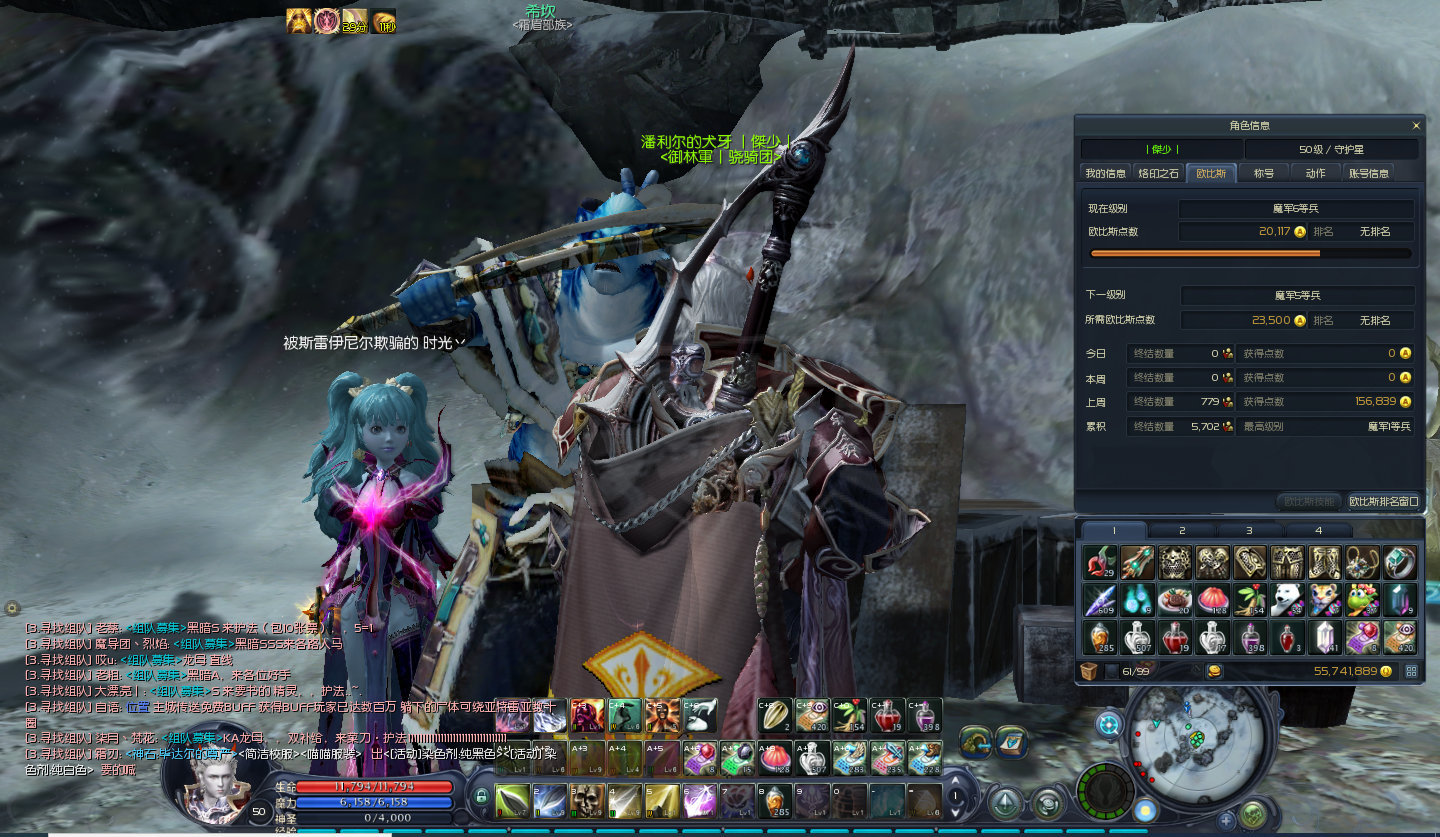This screenshot has height=837, width=1440.
Task: Select the ring item in inventory
Action: (1400, 563)
